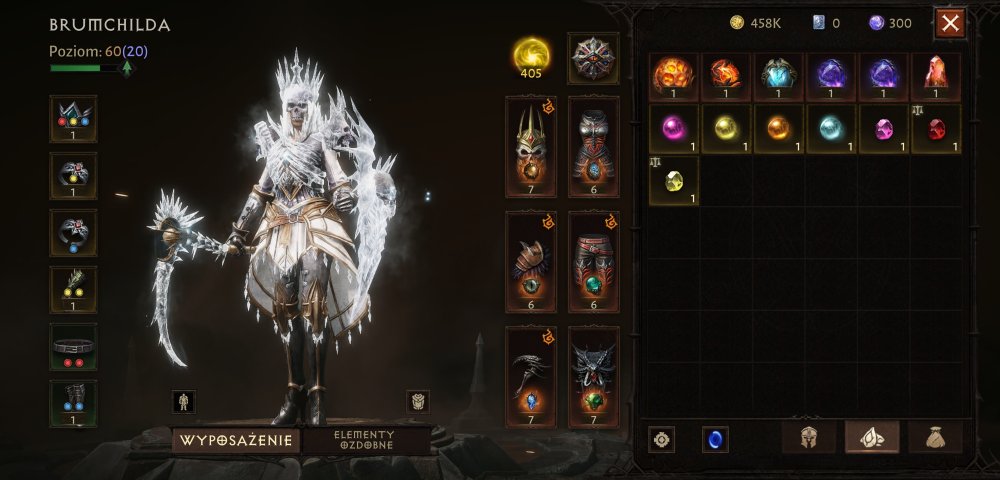The width and height of the screenshot is (1000, 480).
Task: Open the gear-shaped options button below inventory
Action: (661, 439)
